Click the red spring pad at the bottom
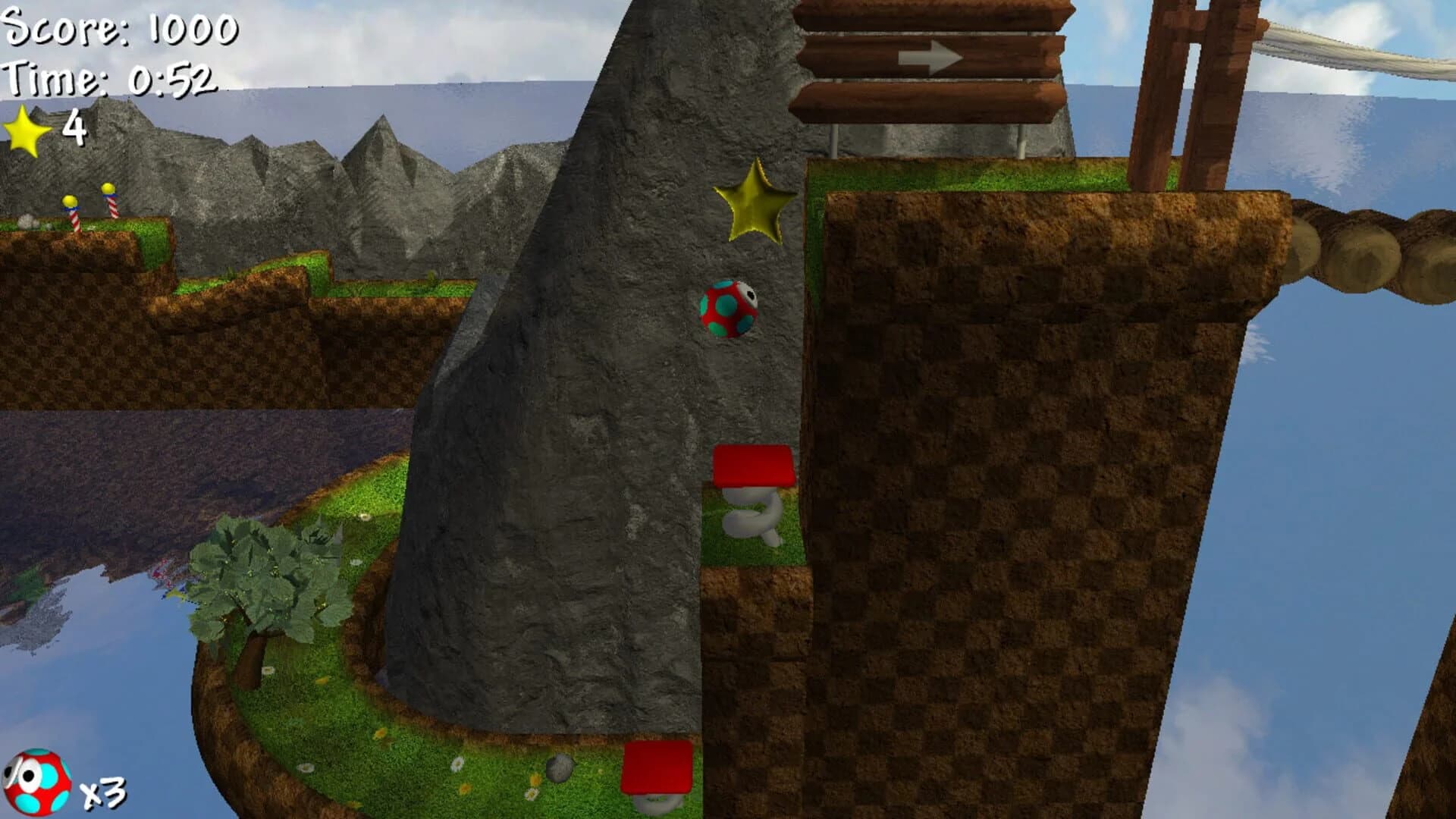 click(656, 766)
